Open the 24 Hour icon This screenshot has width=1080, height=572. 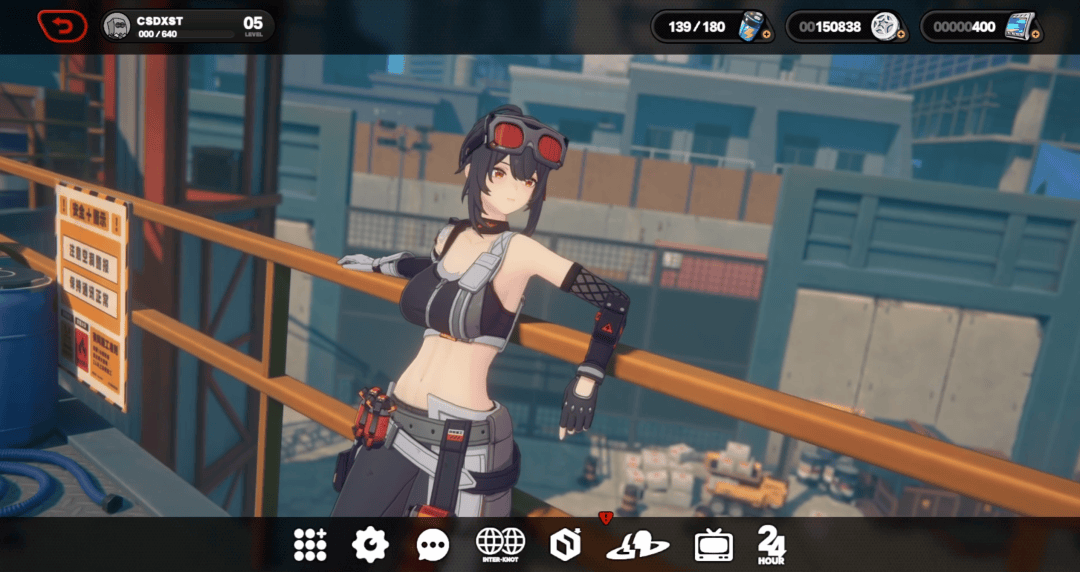point(771,545)
